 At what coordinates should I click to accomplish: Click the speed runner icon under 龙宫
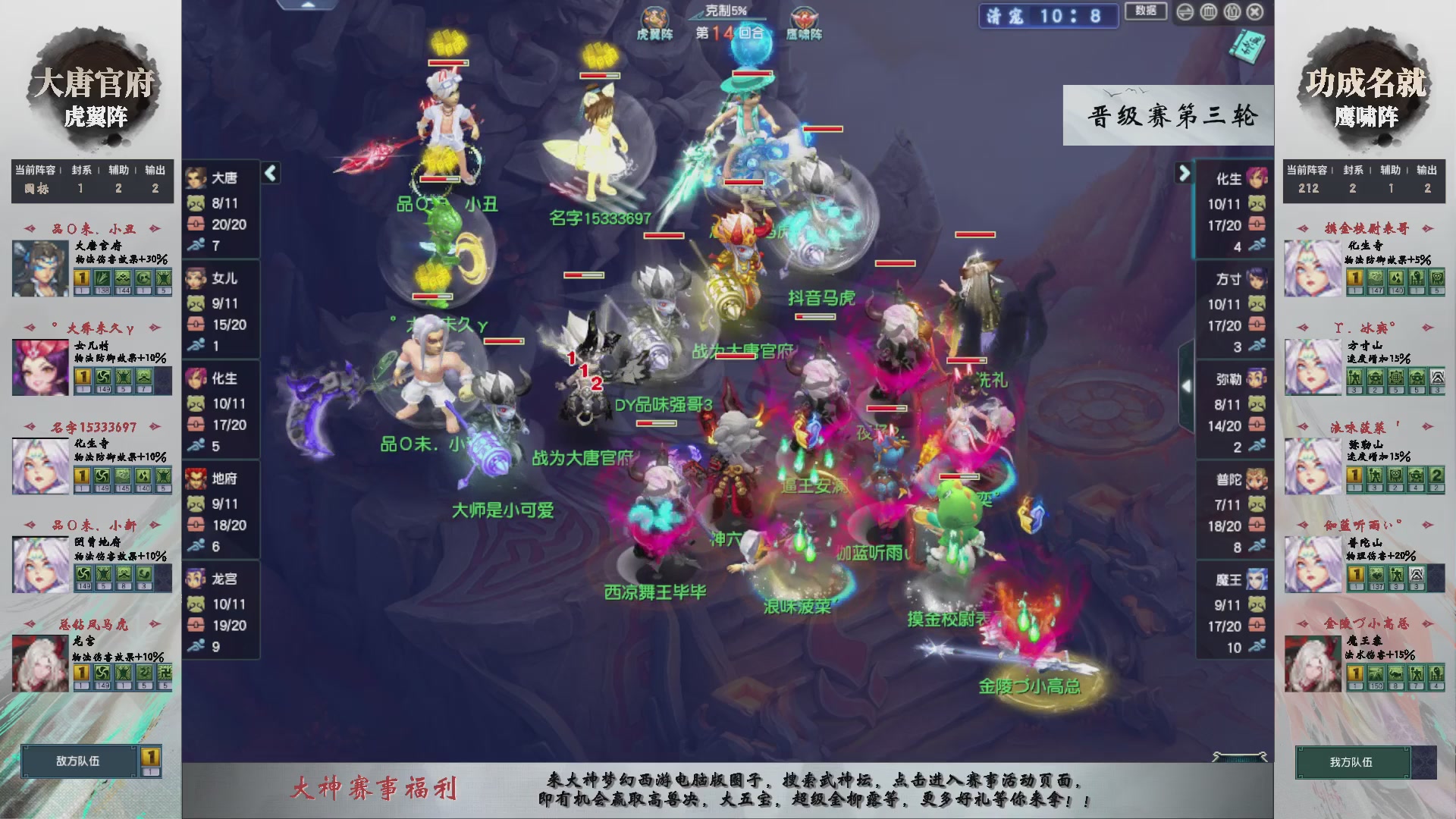coord(196,646)
